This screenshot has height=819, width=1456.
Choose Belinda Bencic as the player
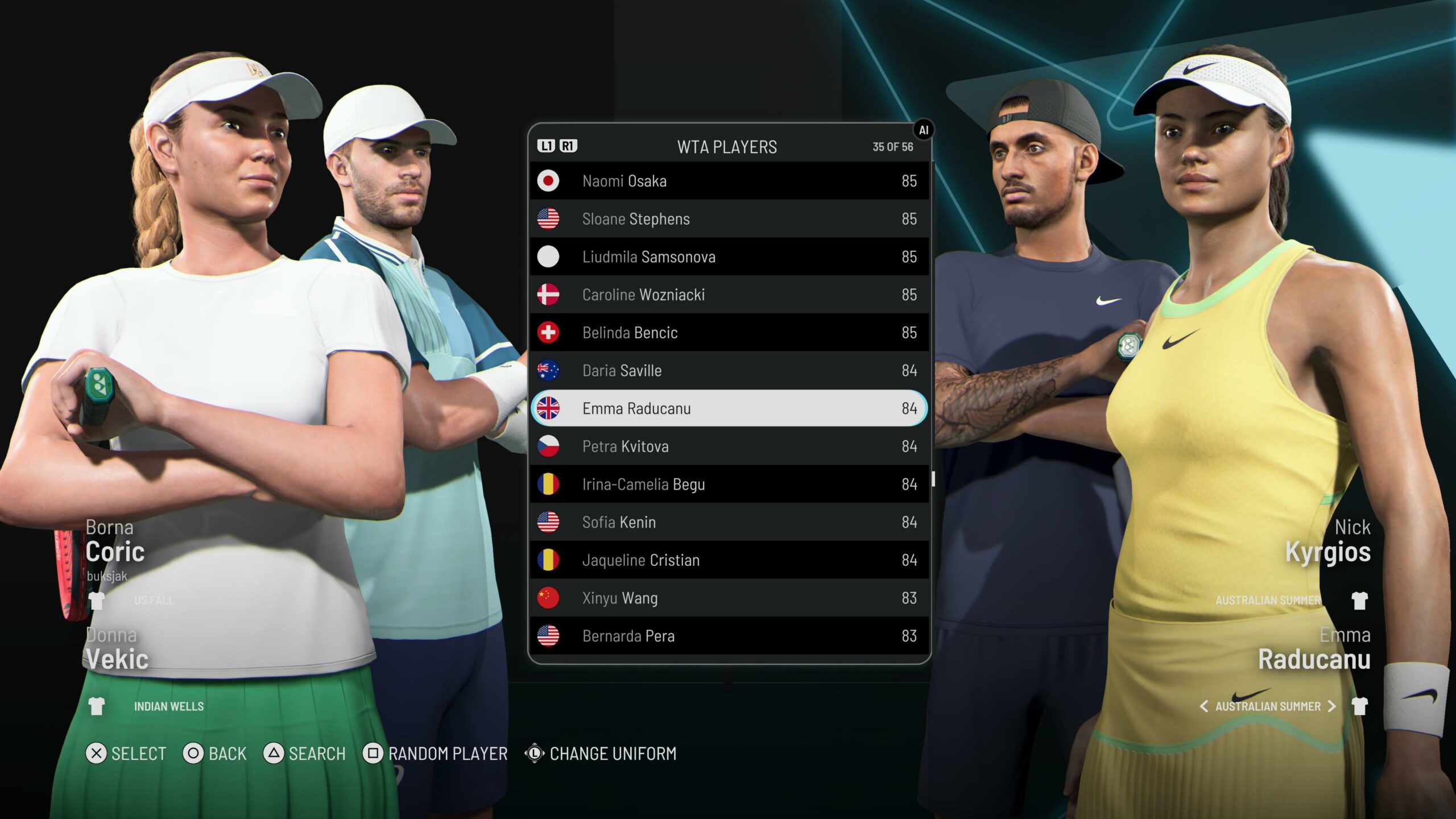729,333
